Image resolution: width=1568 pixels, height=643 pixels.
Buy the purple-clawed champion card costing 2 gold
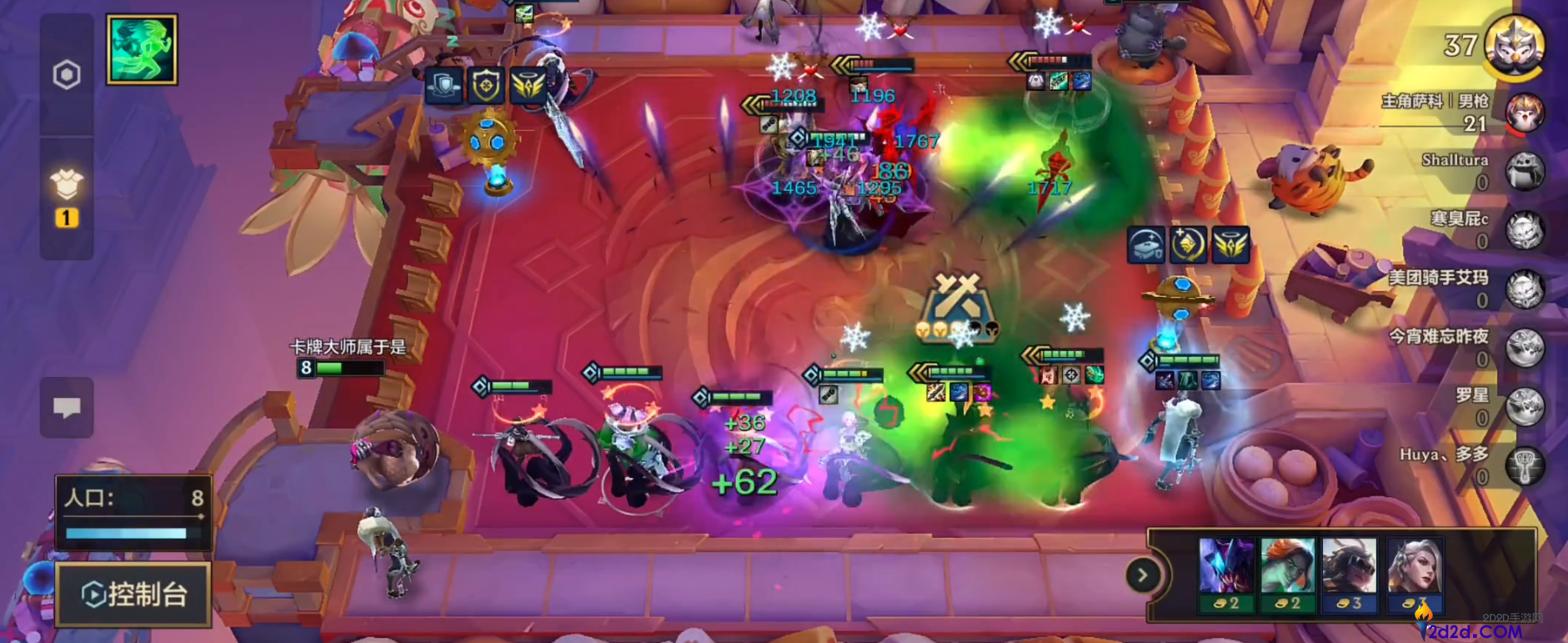(x=1225, y=575)
